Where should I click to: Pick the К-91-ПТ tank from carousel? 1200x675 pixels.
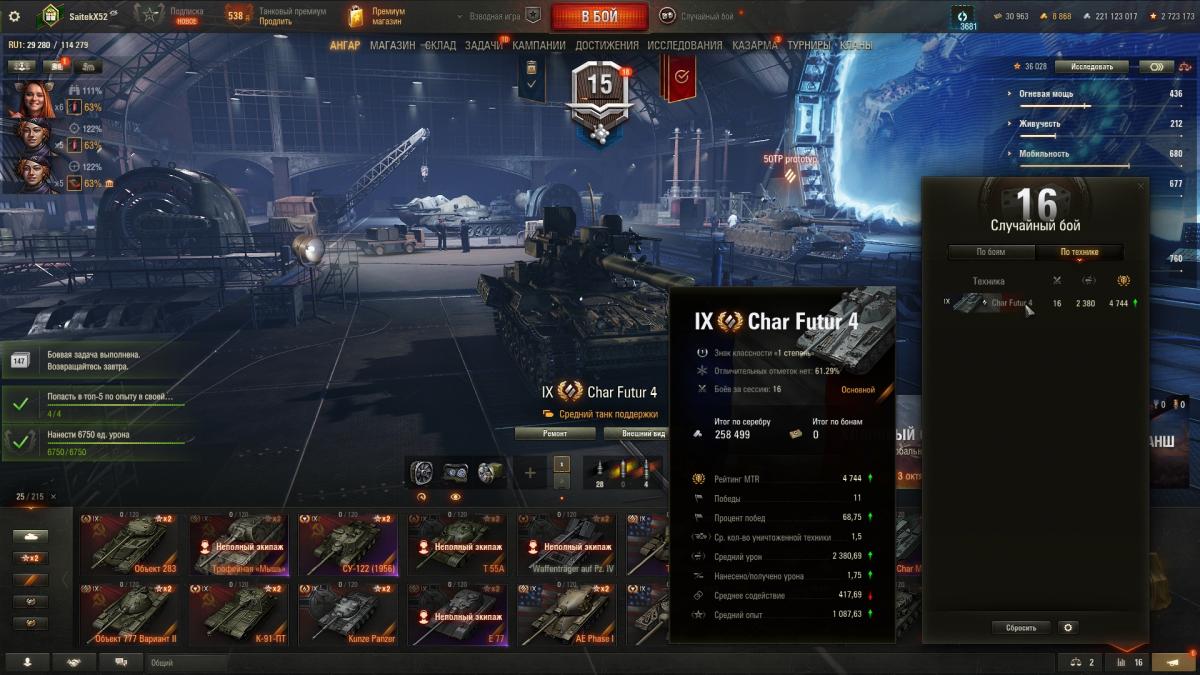pyautogui.click(x=236, y=614)
